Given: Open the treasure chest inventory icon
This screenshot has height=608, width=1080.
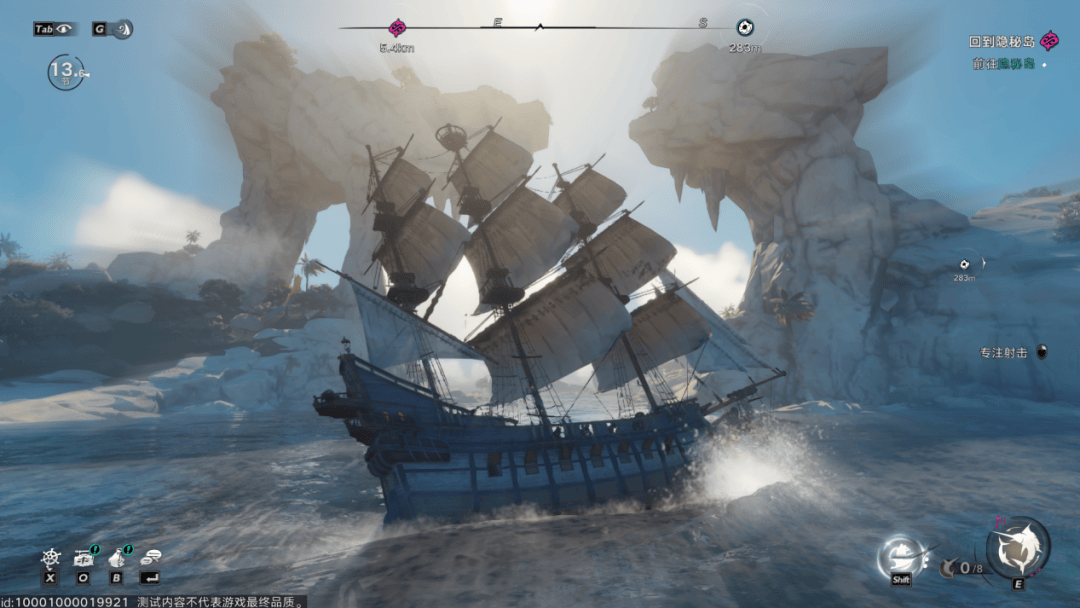Looking at the screenshot, I should 84,558.
